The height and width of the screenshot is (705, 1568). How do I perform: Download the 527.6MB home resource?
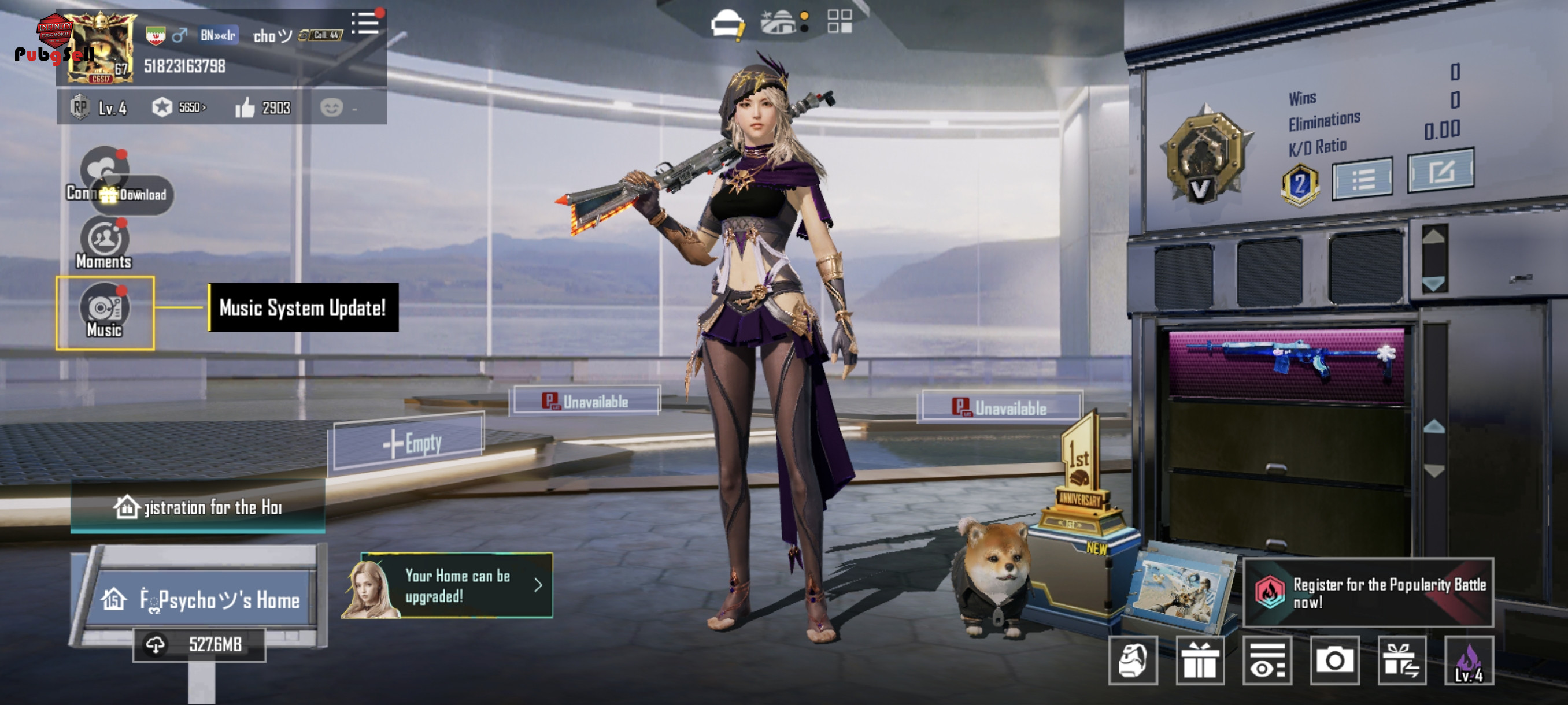(x=199, y=644)
